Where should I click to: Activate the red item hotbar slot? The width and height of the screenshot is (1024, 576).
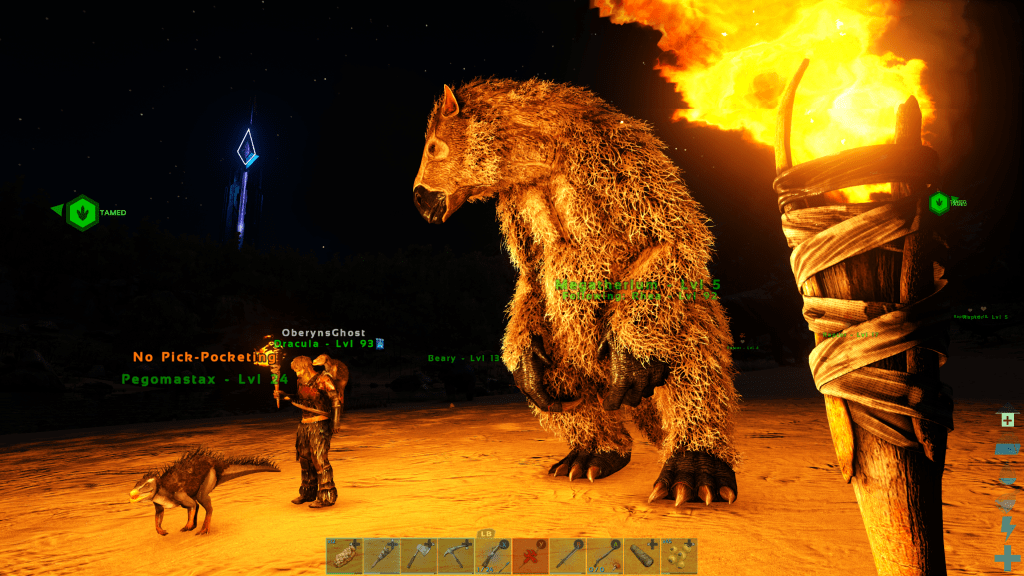tap(530, 555)
